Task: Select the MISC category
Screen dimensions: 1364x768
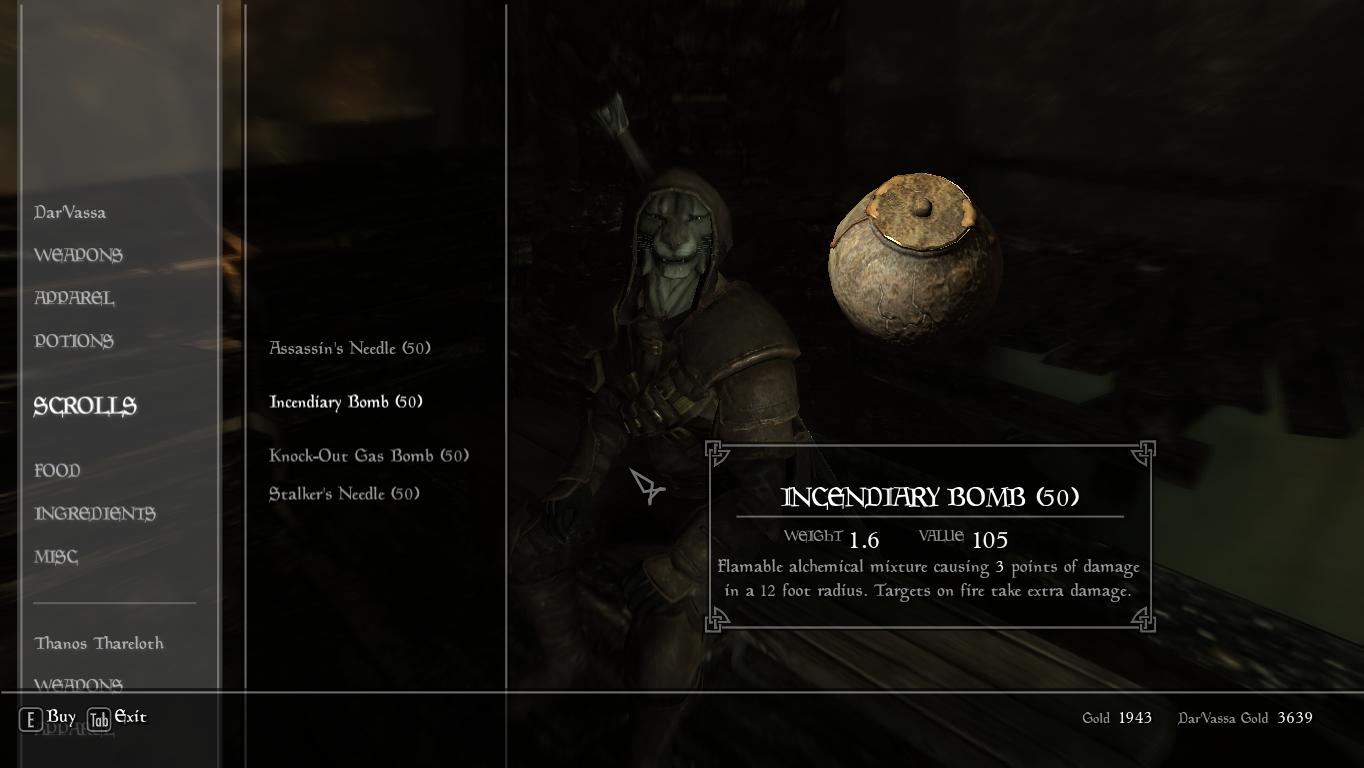Action: coord(55,556)
